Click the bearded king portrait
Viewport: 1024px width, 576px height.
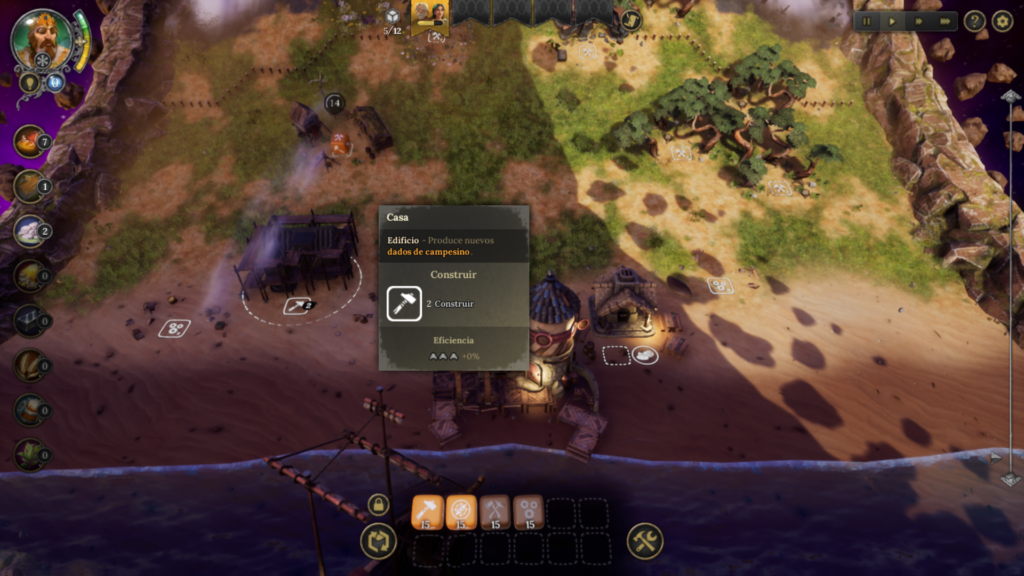(x=42, y=40)
